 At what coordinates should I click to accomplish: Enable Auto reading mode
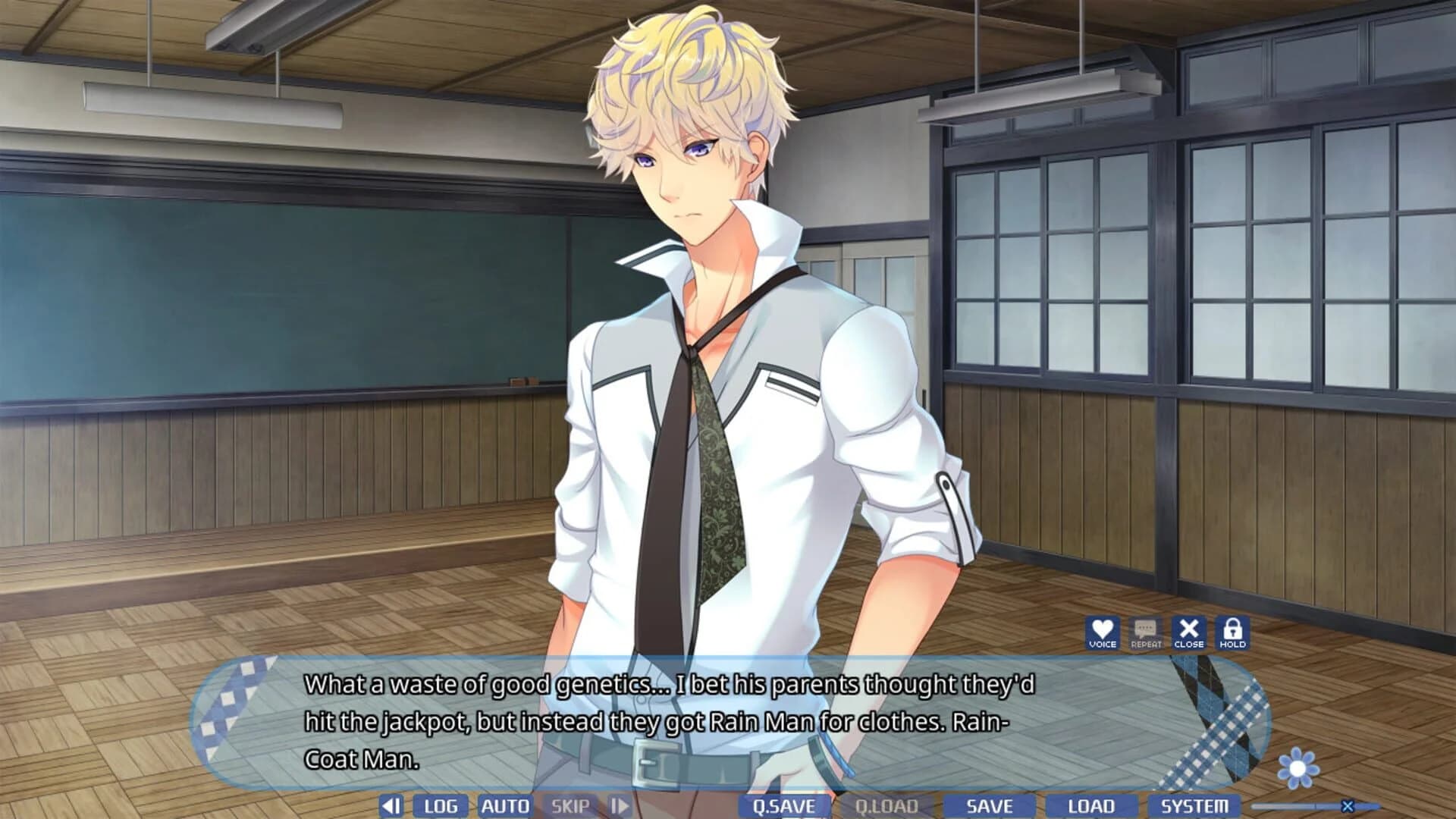(505, 806)
